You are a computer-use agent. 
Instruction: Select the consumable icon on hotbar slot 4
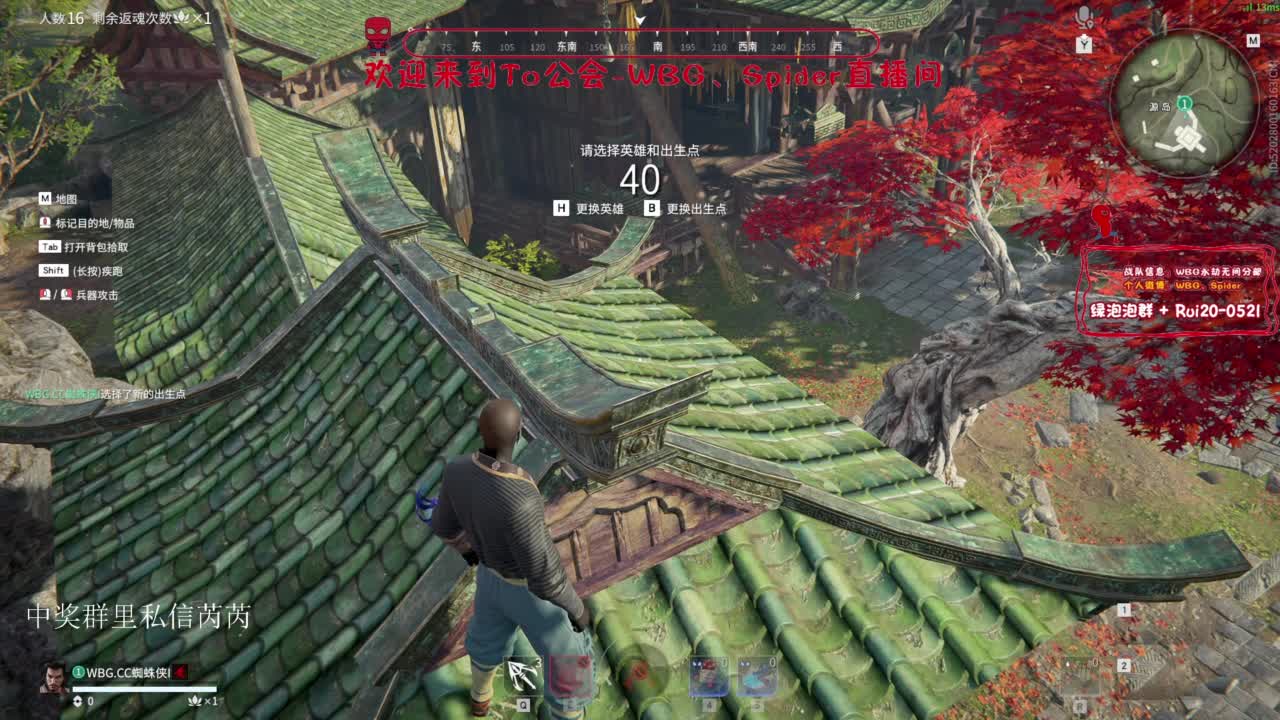point(708,673)
